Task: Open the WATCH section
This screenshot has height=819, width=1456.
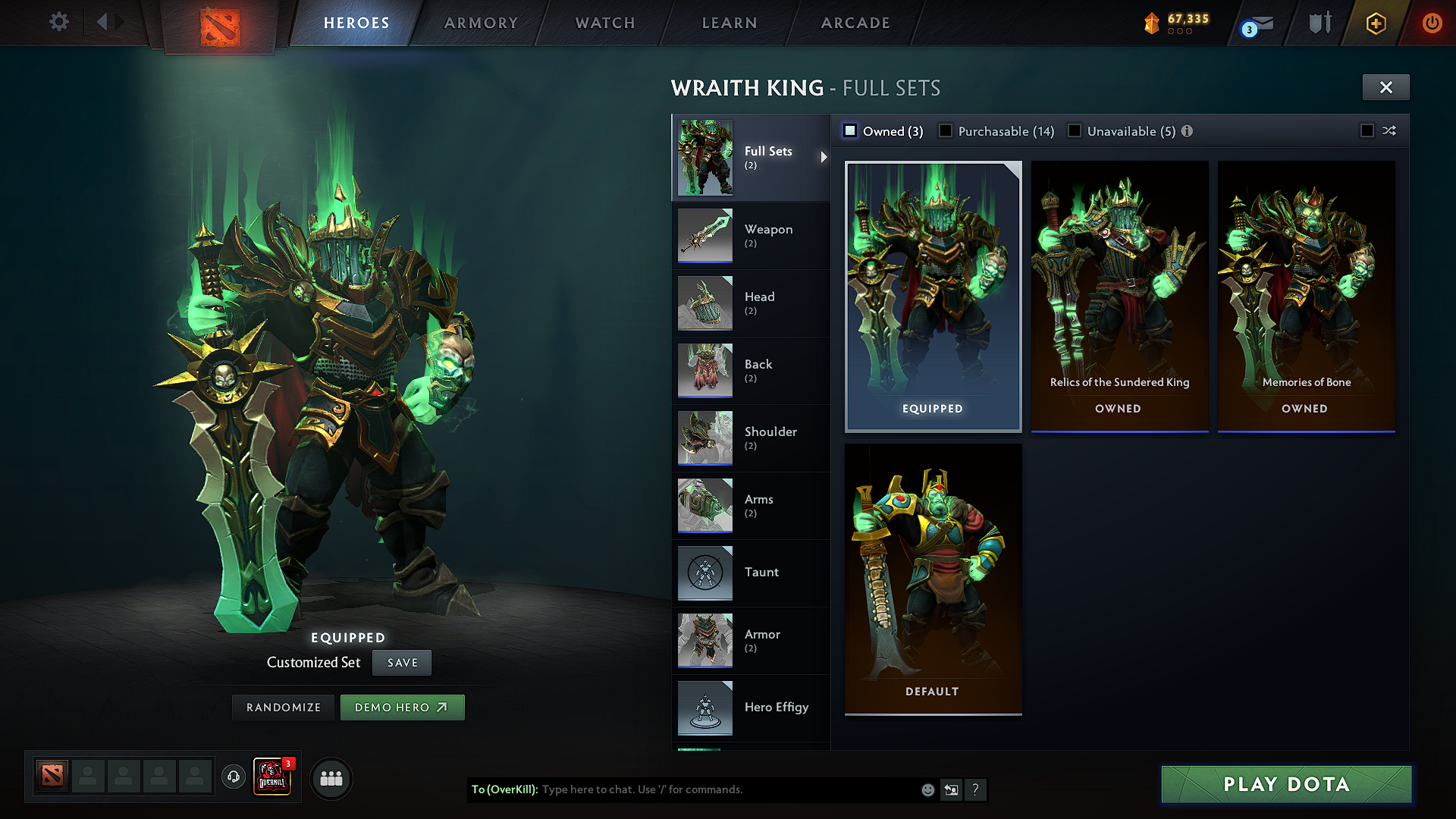Action: click(x=603, y=23)
